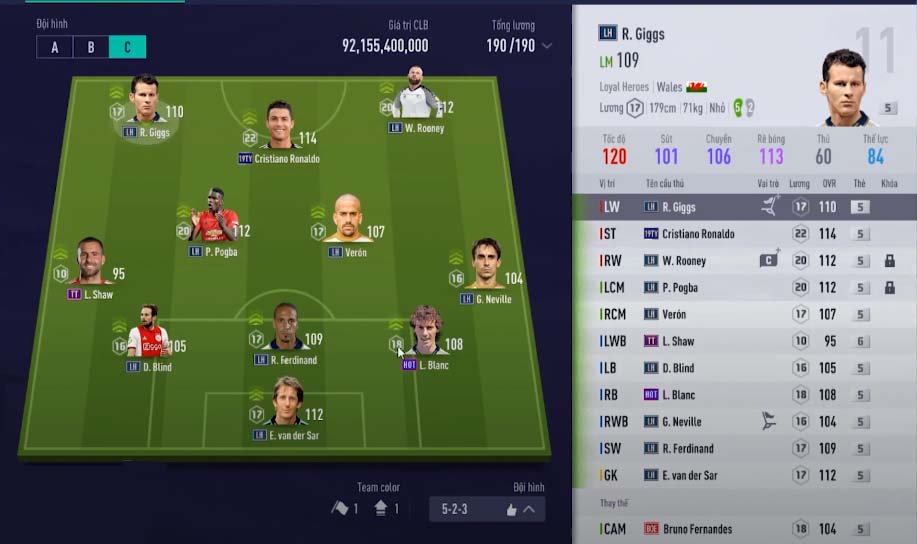The image size is (917, 544).
Task: Click Verón in the midfield
Action: click(347, 224)
